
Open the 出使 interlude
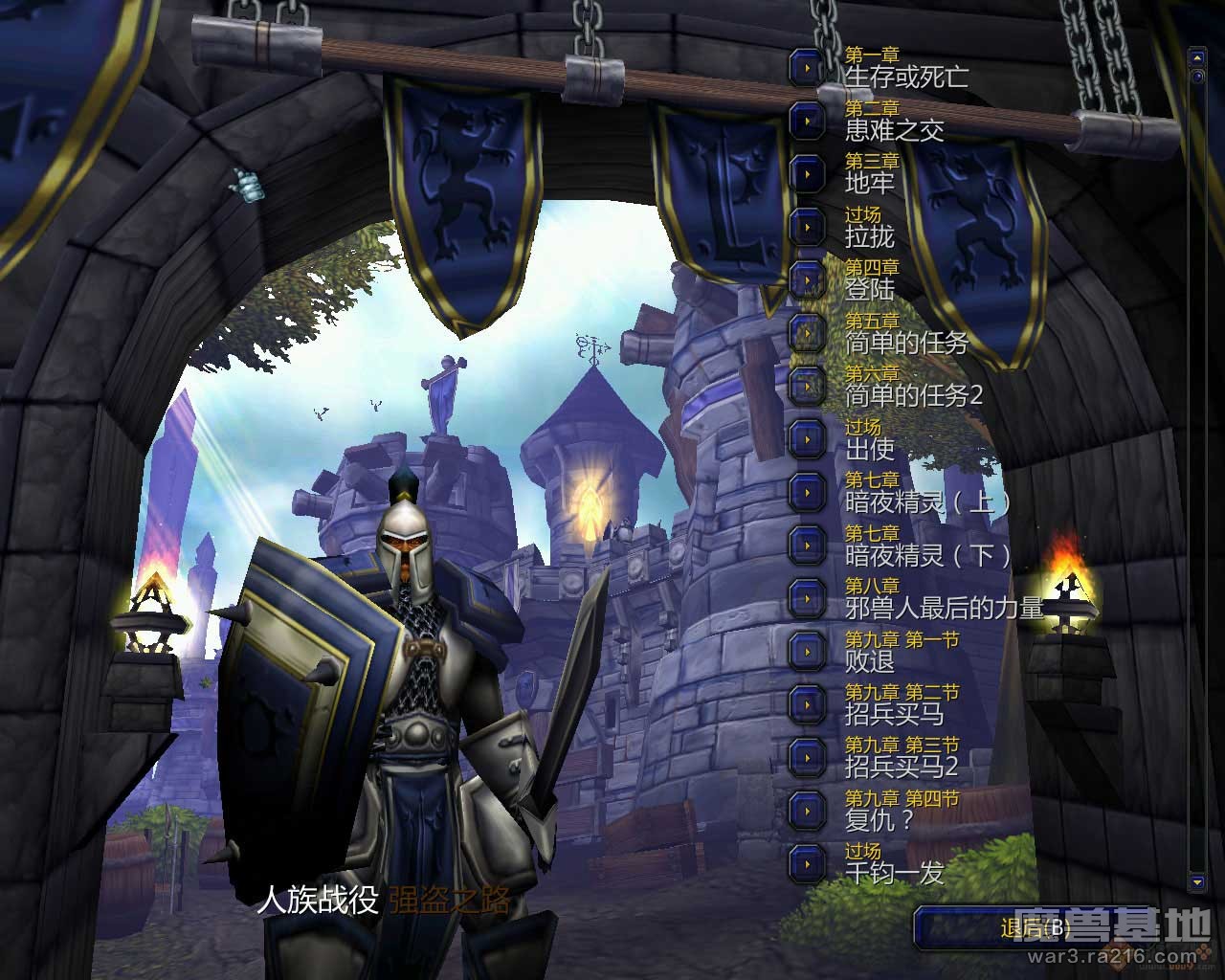[809, 439]
